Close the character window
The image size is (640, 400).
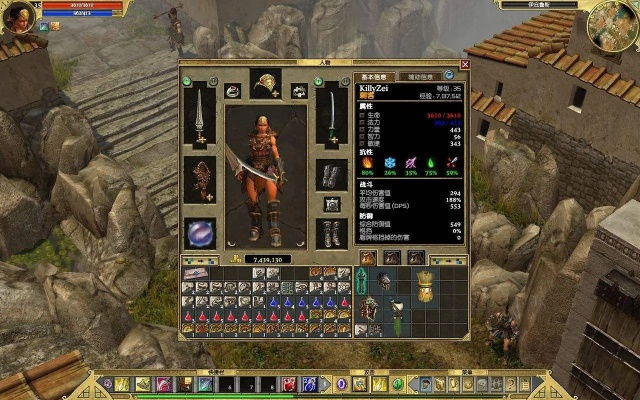(464, 66)
